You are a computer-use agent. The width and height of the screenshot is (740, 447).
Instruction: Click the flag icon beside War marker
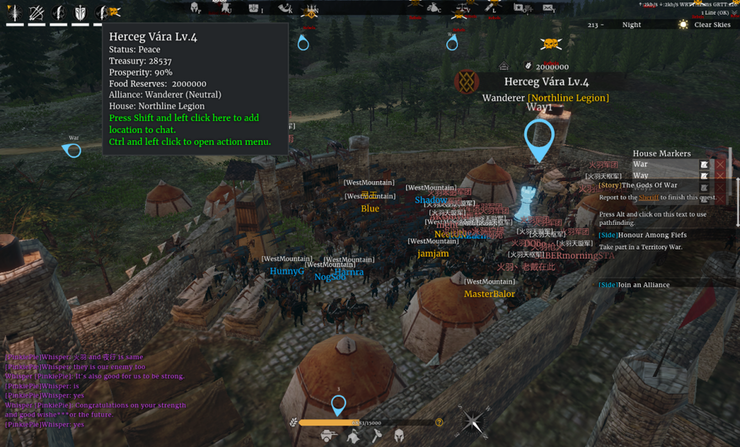[x=704, y=164]
